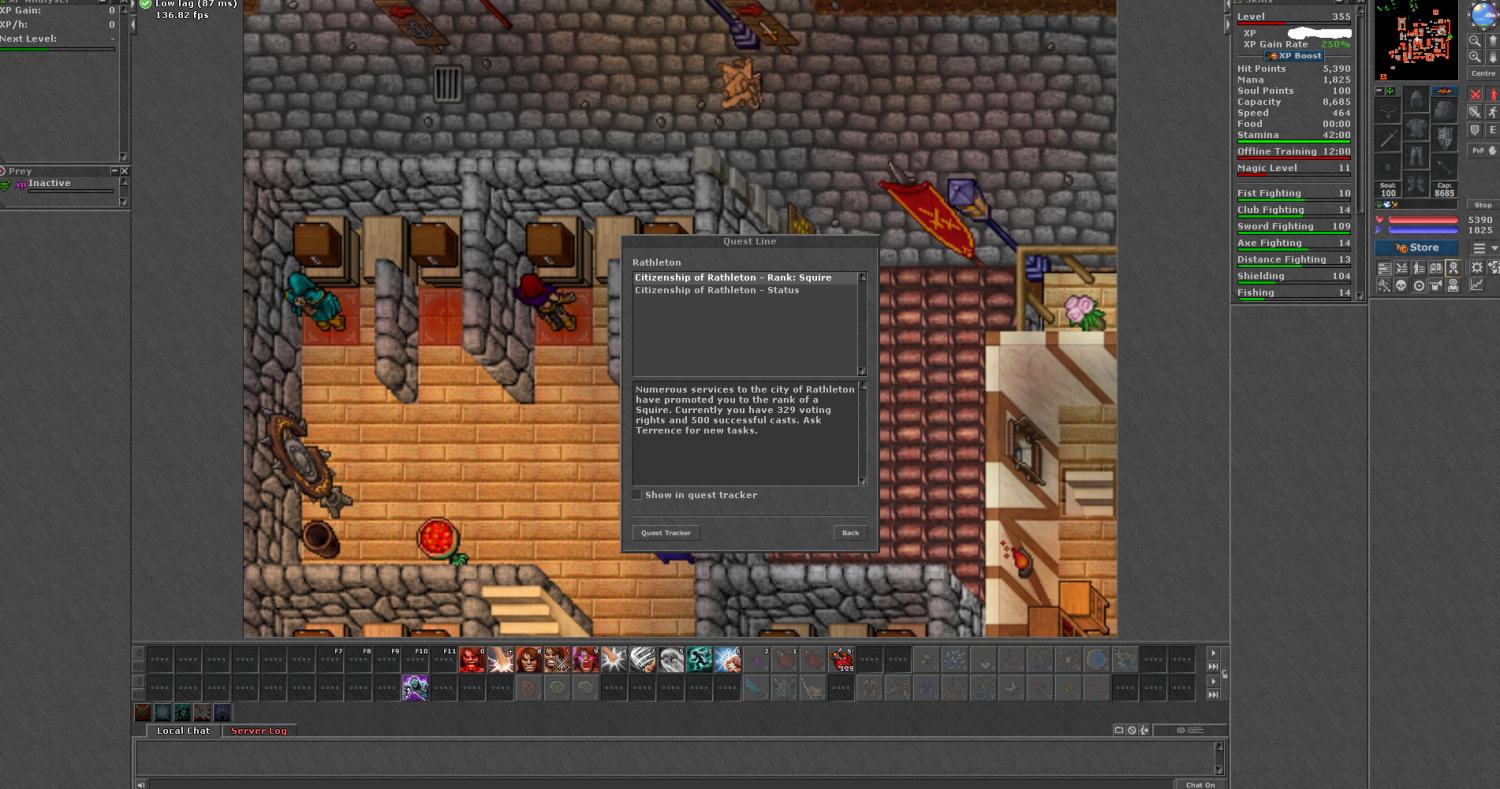
Task: Go Back from the Quest Line window
Action: point(850,533)
